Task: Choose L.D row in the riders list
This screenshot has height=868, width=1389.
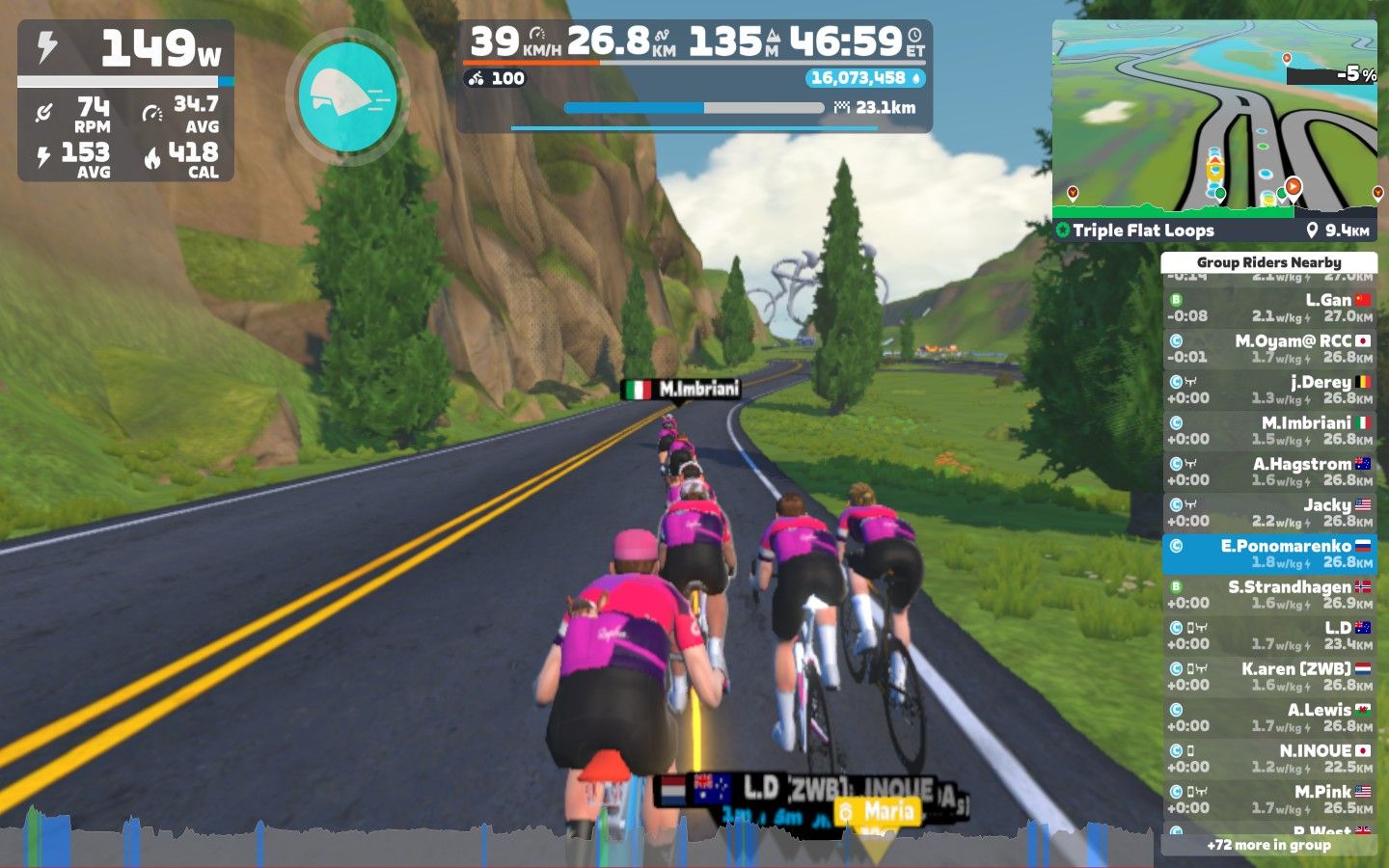Action: pyautogui.click(x=1268, y=636)
